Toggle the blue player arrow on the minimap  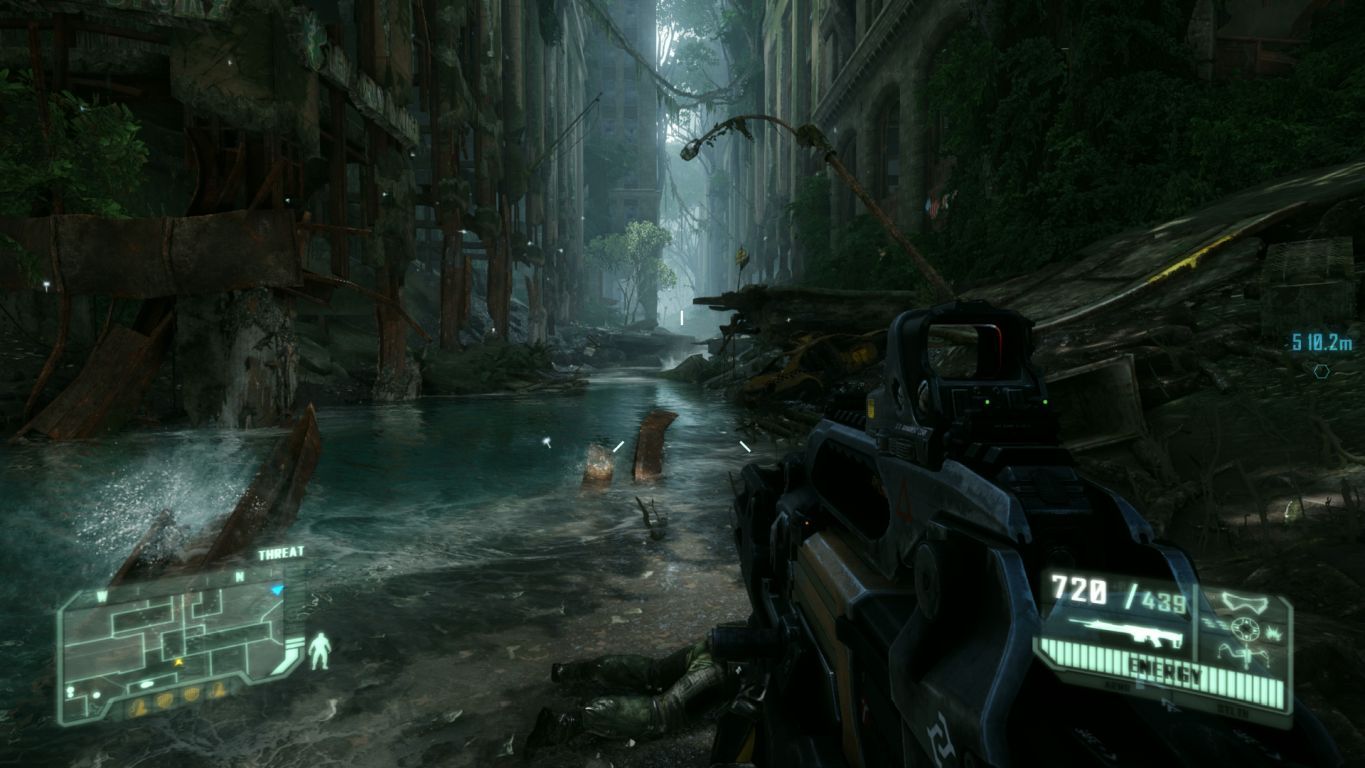(275, 587)
